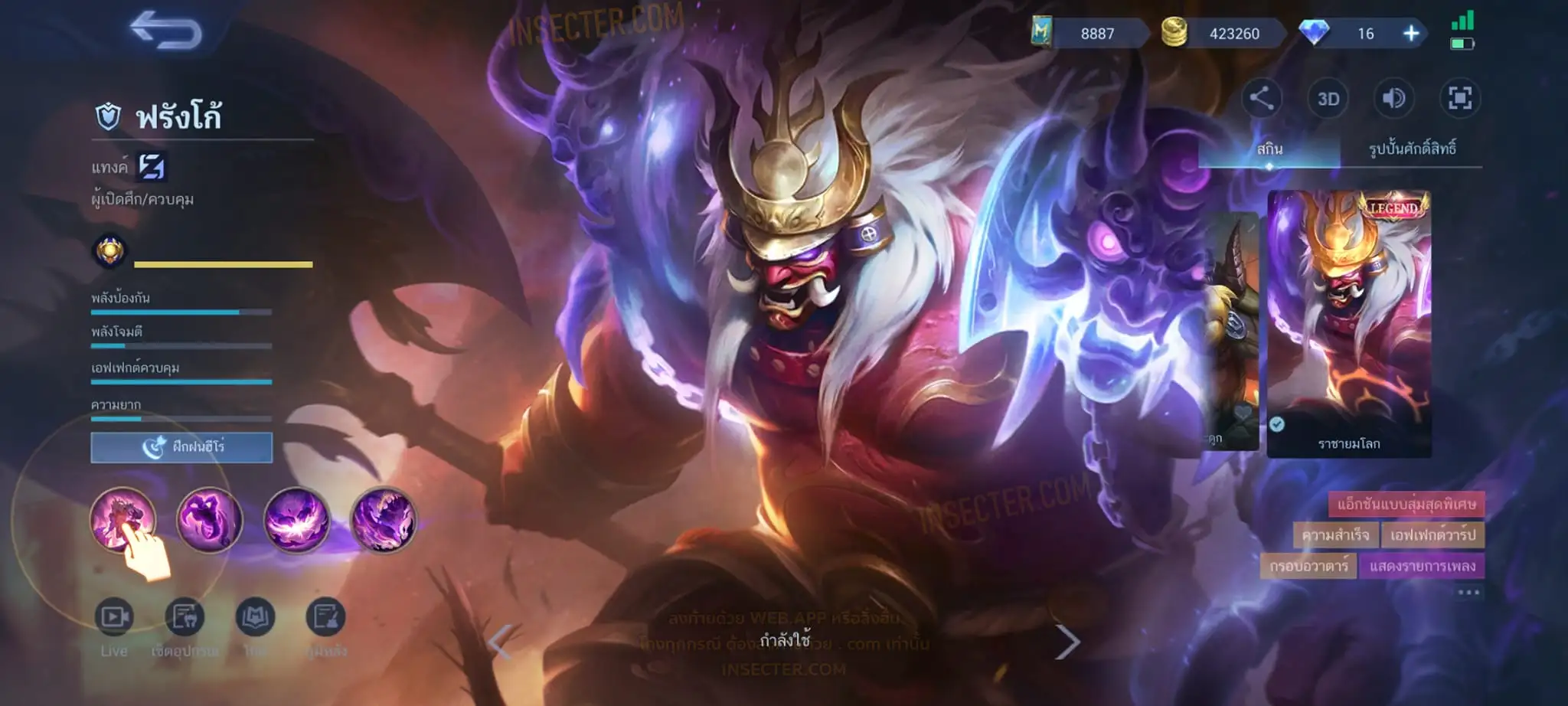
Task: View the purple ground-burst skill icon
Action: pos(296,520)
